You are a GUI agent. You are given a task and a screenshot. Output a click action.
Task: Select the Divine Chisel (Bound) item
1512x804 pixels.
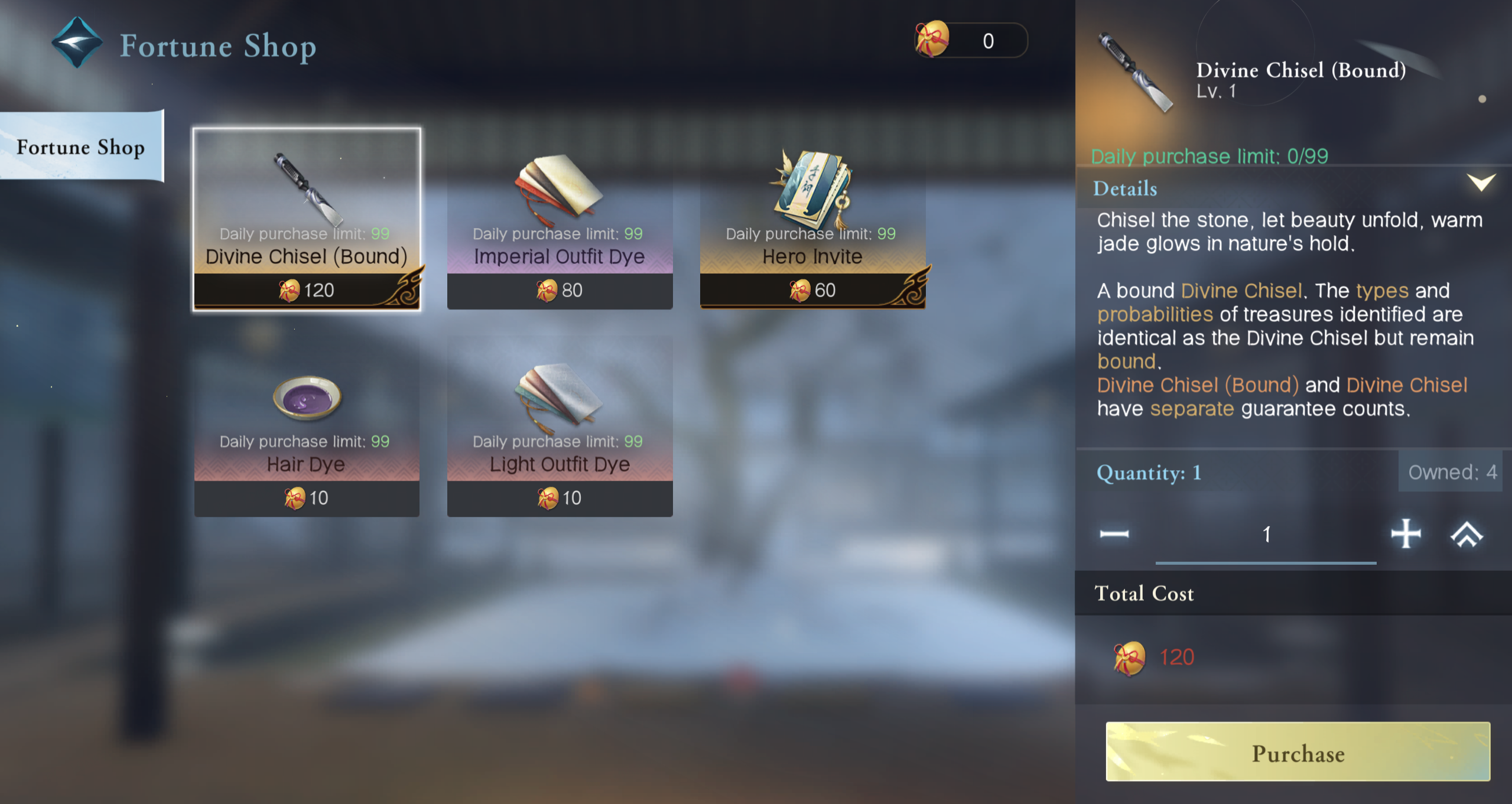[x=307, y=219]
